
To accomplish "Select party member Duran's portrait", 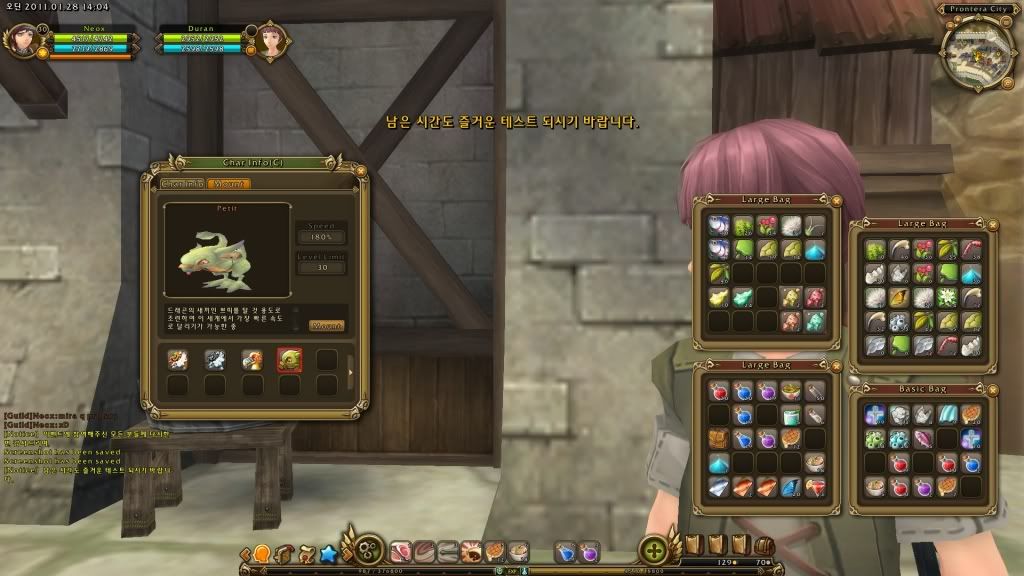I will tap(271, 40).
